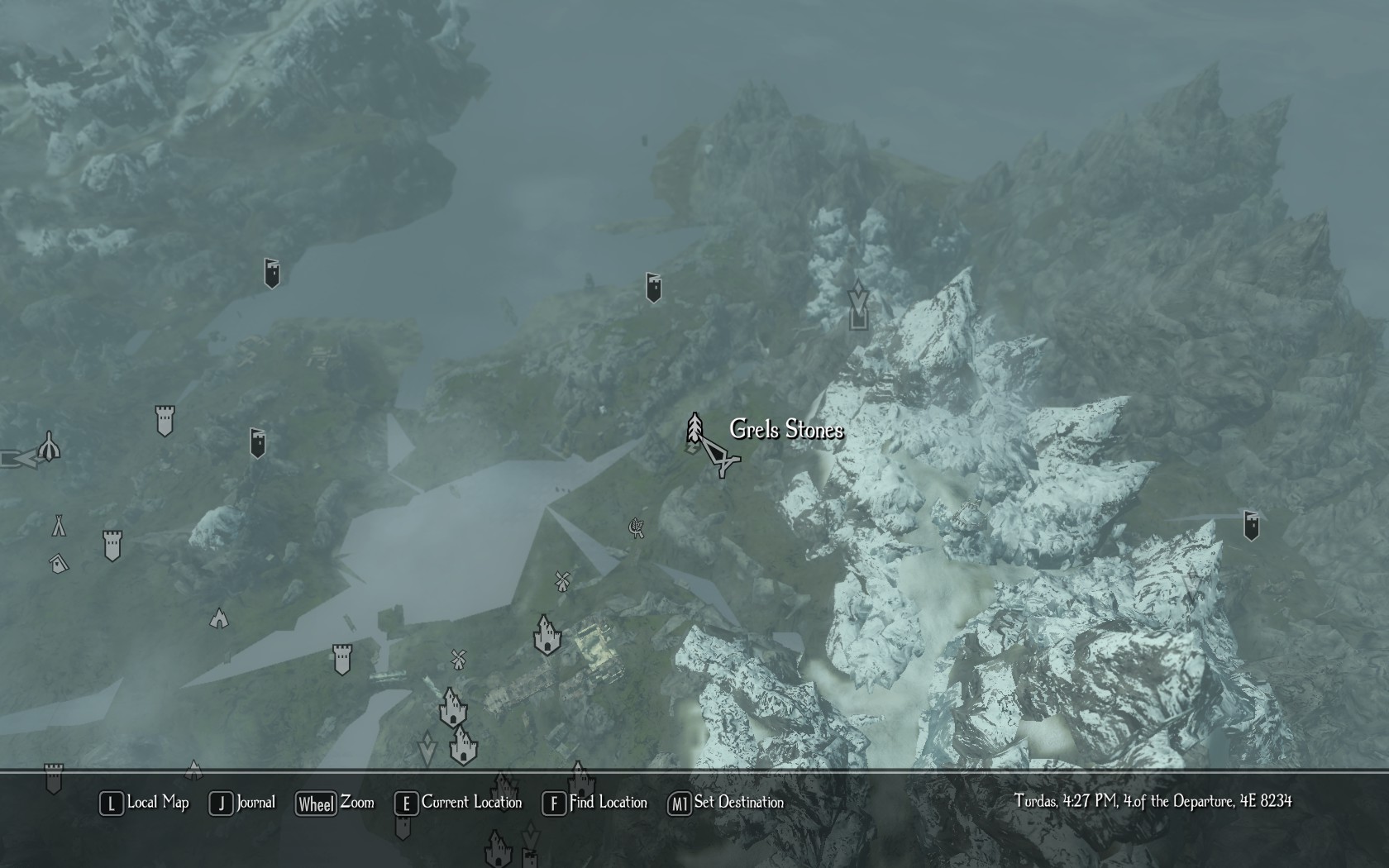Screen dimensions: 1389x868
Task: Center map on Current Location
Action: coord(460,803)
